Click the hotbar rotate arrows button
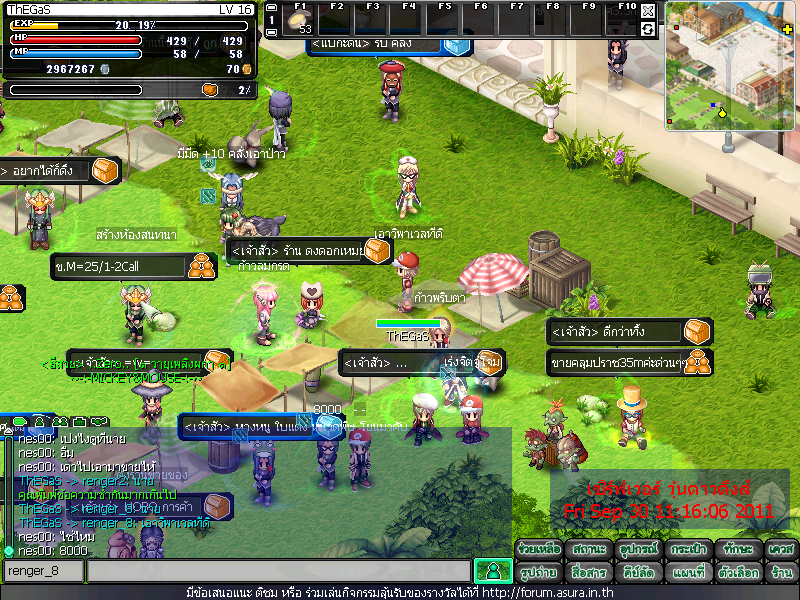Screen dimensions: 800x600 648,29
